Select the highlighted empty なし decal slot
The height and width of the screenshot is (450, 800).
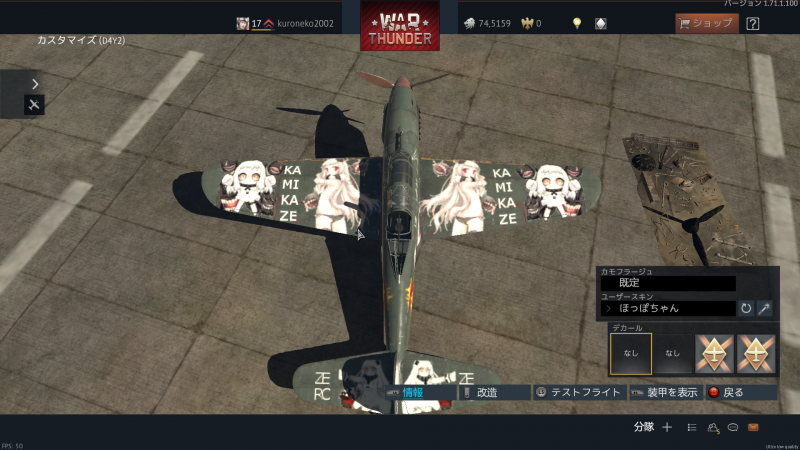coord(630,353)
